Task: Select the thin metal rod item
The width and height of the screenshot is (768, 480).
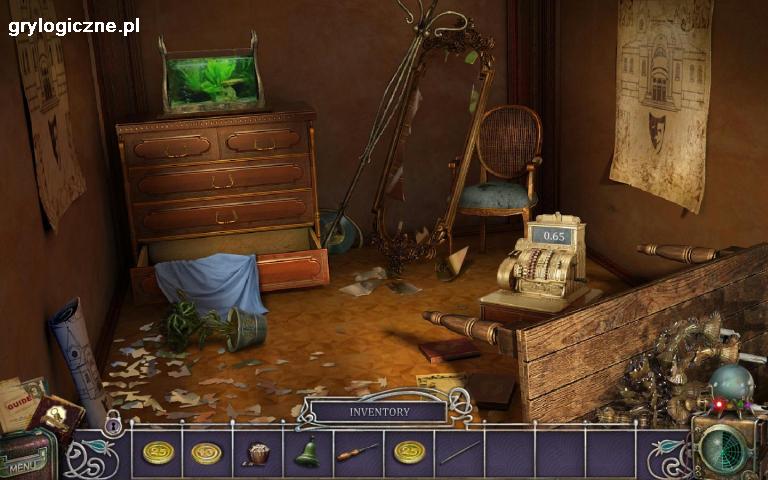Action: pyautogui.click(x=459, y=453)
